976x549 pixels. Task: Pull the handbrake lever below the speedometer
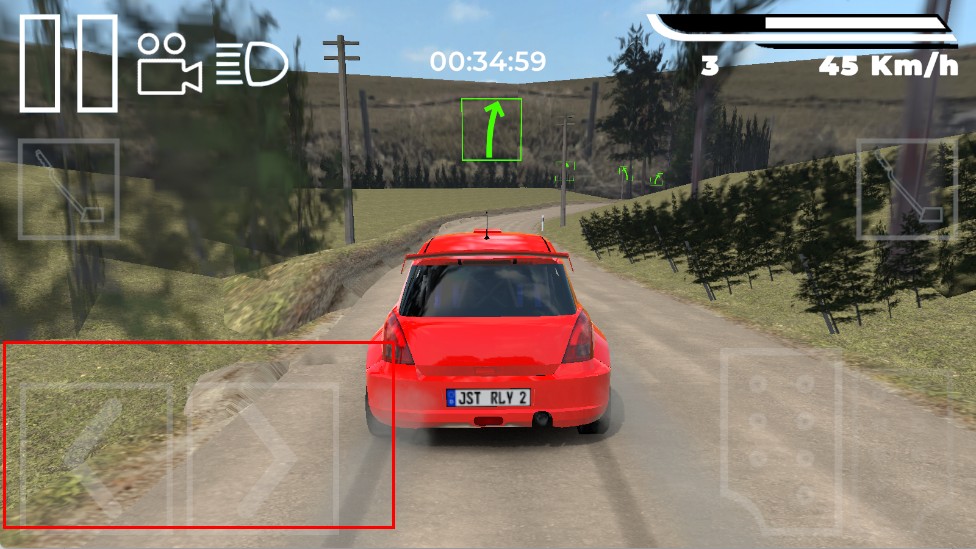pos(905,189)
